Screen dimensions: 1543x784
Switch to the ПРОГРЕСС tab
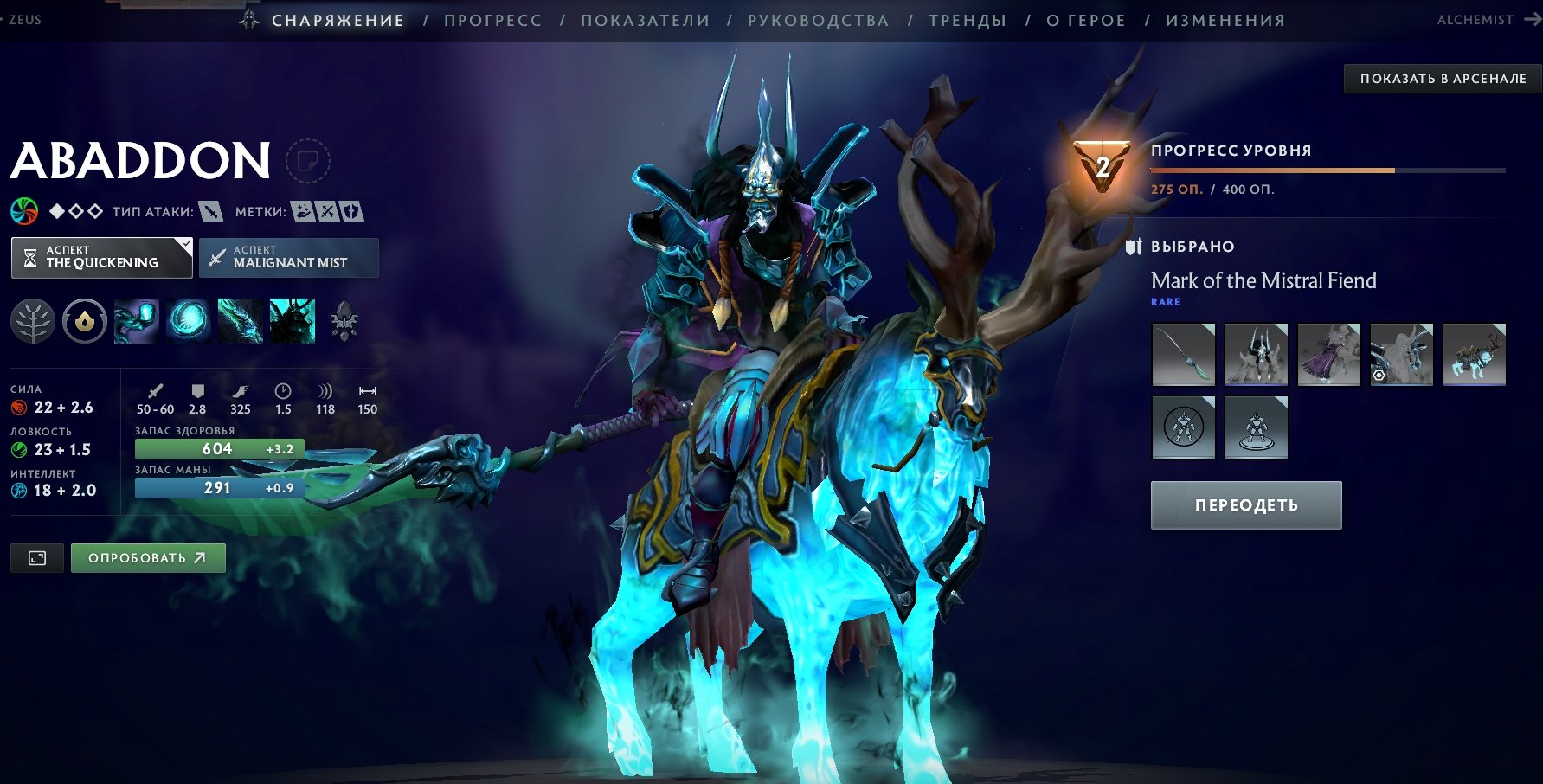point(492,20)
